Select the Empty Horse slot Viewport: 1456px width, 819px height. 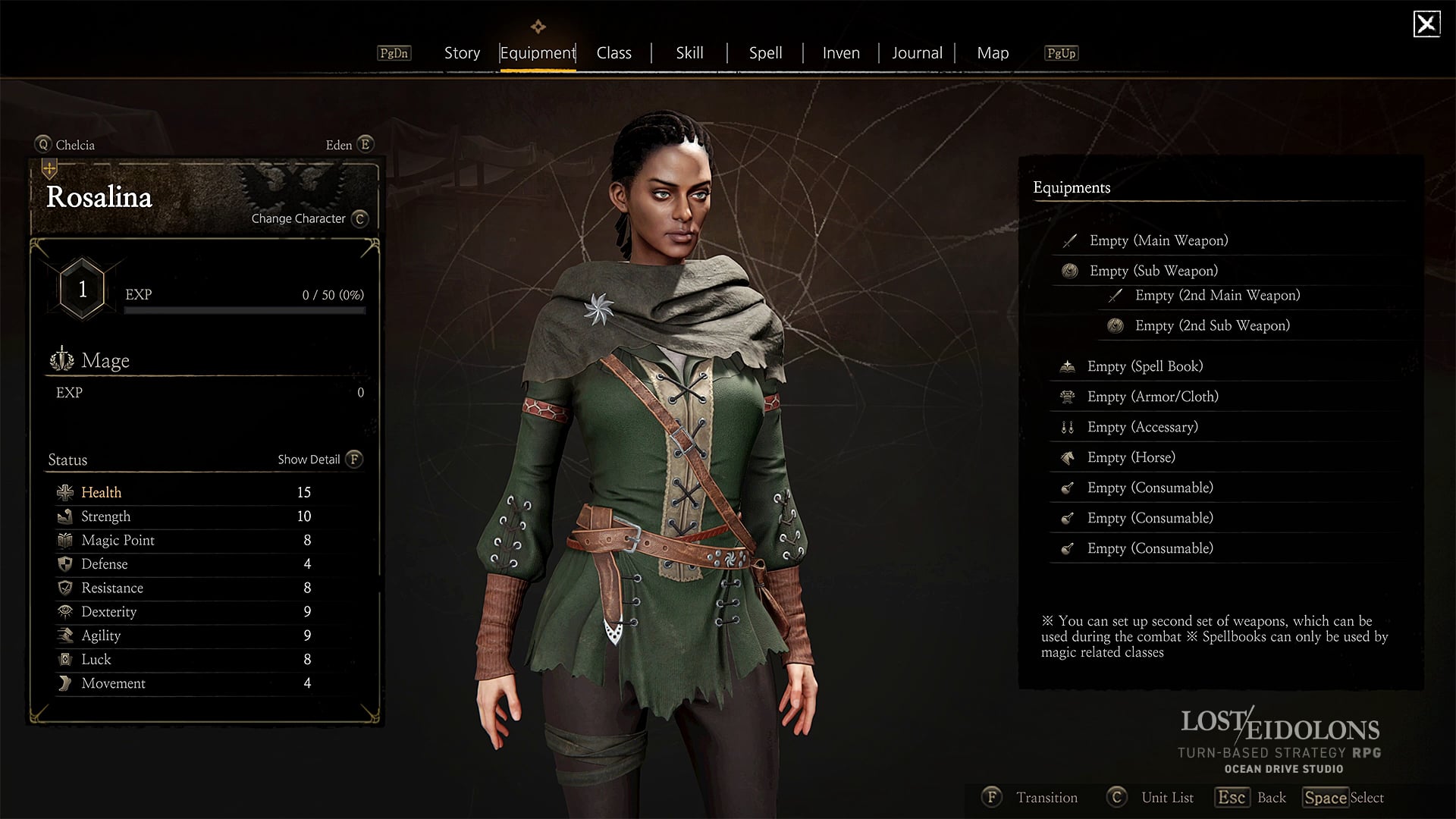pos(1131,457)
